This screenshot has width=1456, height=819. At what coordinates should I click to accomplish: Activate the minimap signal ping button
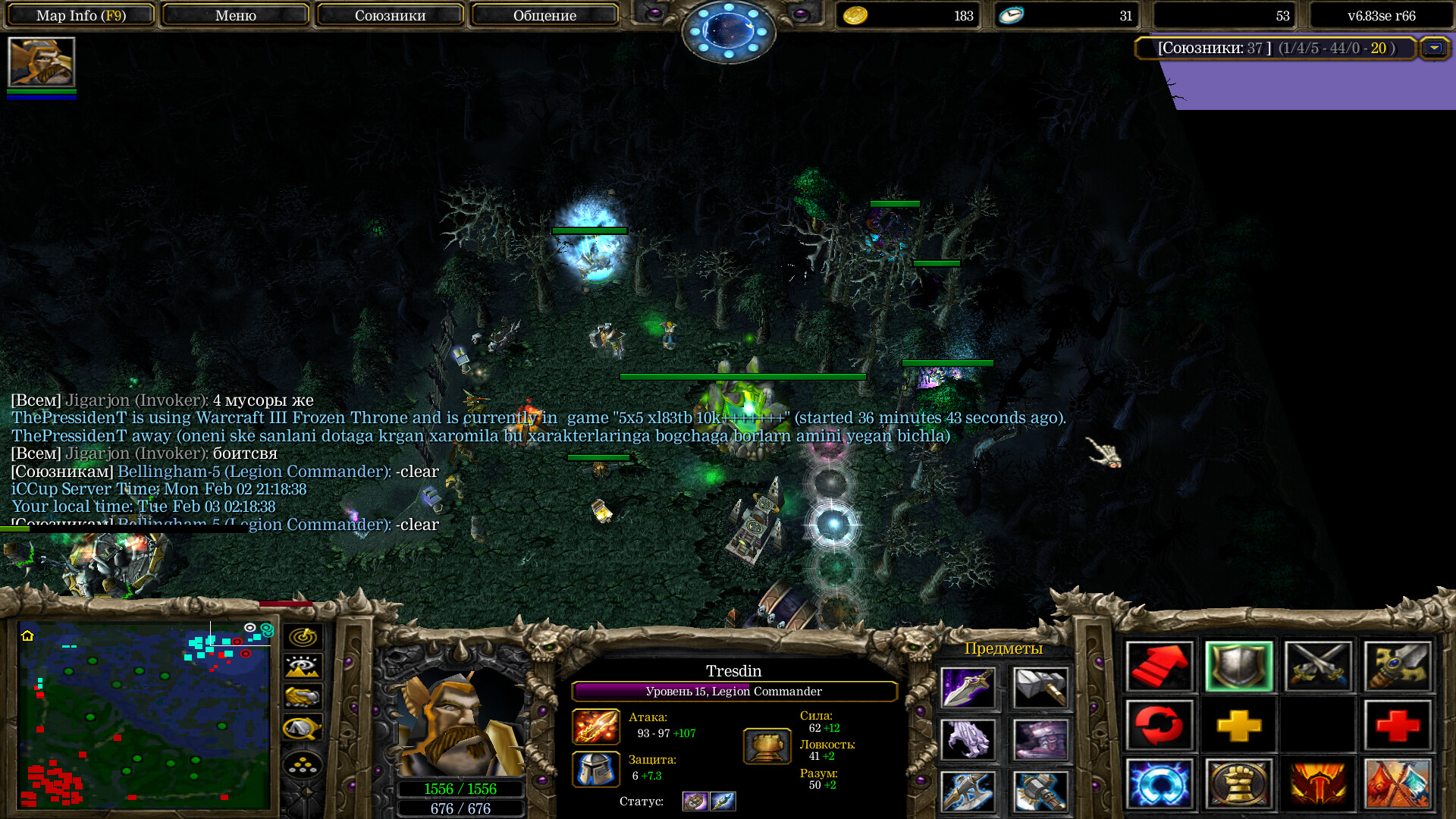[303, 637]
